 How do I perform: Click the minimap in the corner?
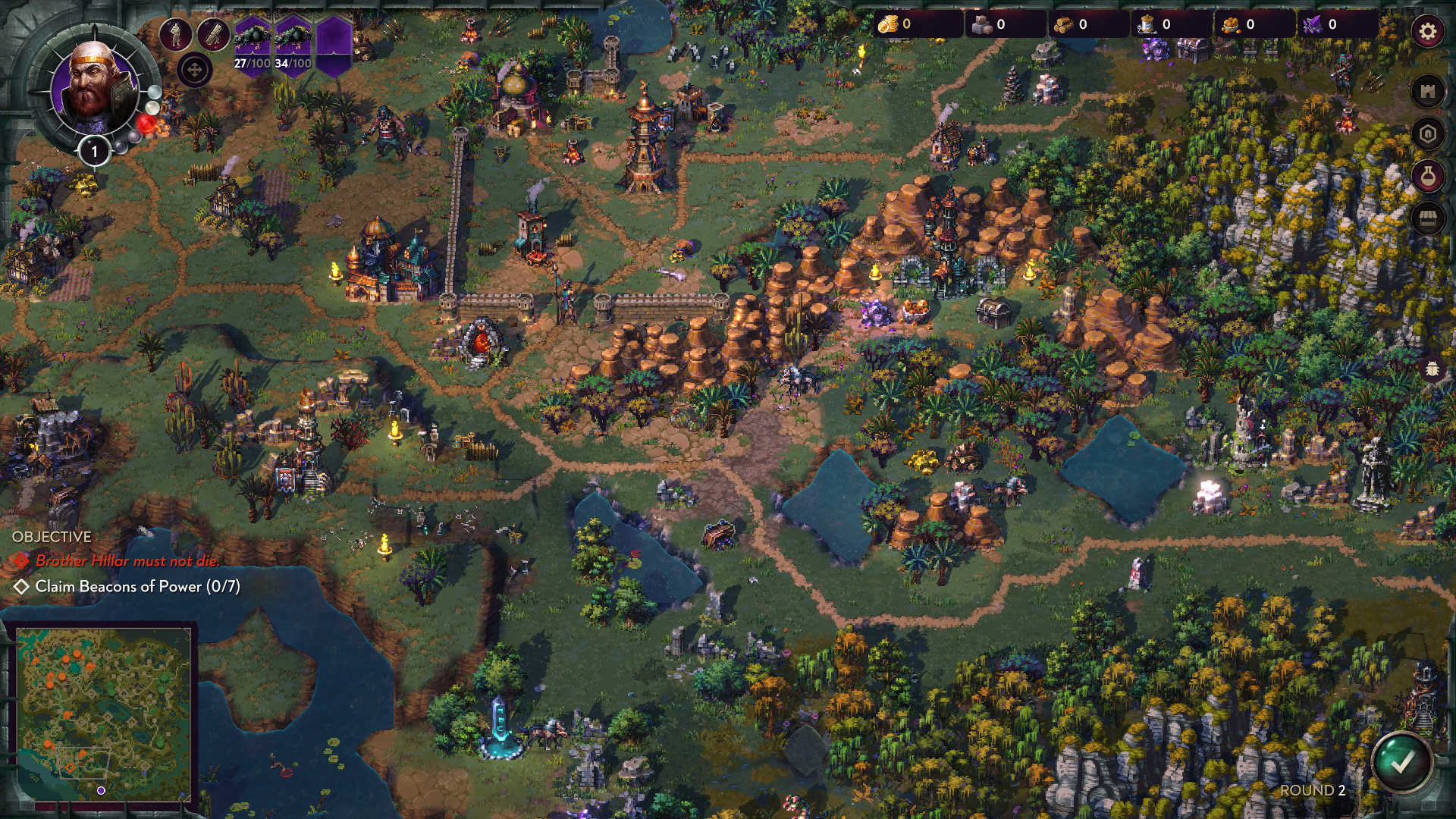coord(103,713)
